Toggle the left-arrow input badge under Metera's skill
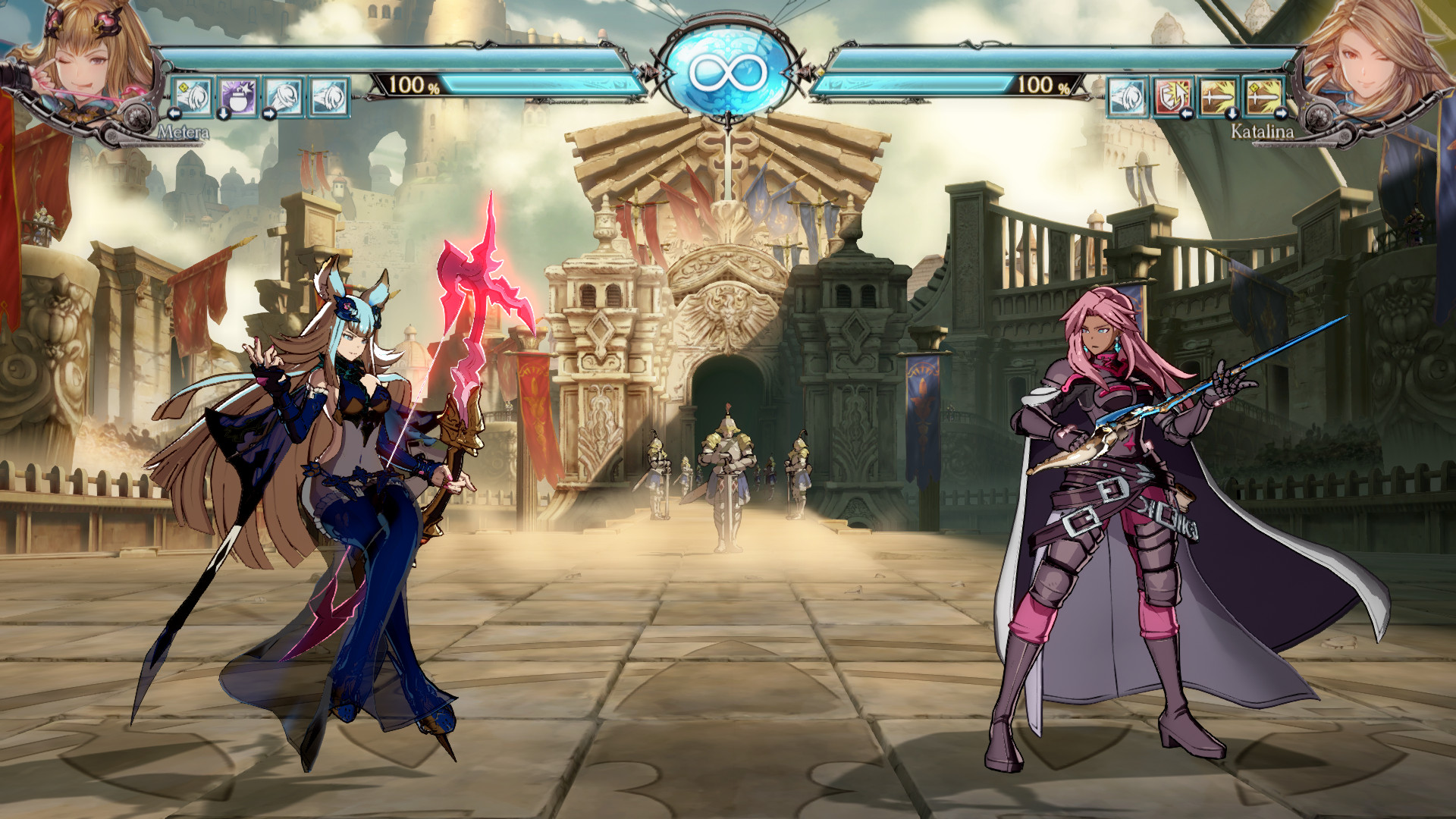The height and width of the screenshot is (819, 1456). tap(174, 115)
